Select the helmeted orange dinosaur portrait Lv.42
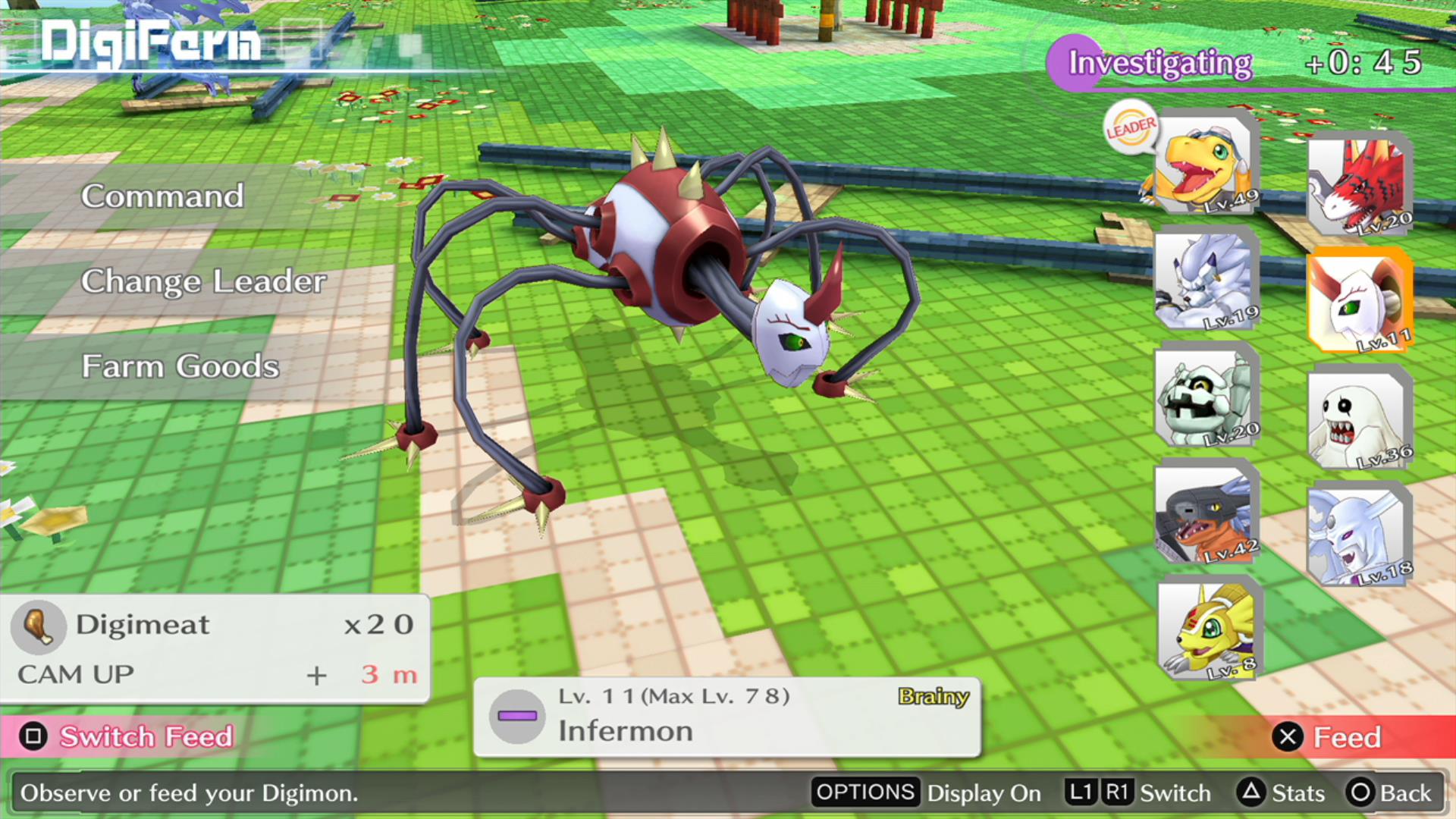Viewport: 1456px width, 819px height. [x=1205, y=513]
